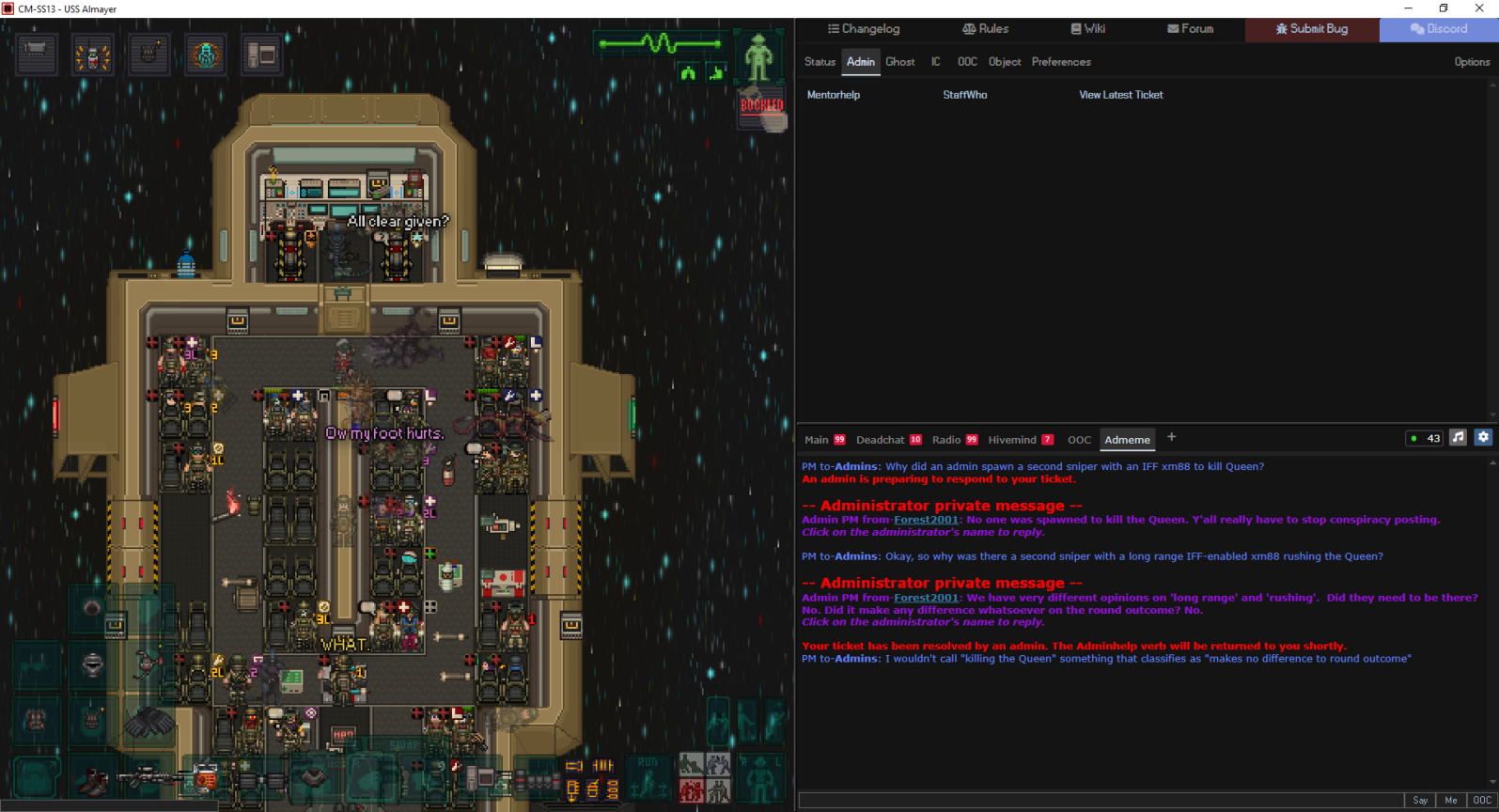Run the Mentorhelp verb
The width and height of the screenshot is (1499, 812).
(834, 95)
